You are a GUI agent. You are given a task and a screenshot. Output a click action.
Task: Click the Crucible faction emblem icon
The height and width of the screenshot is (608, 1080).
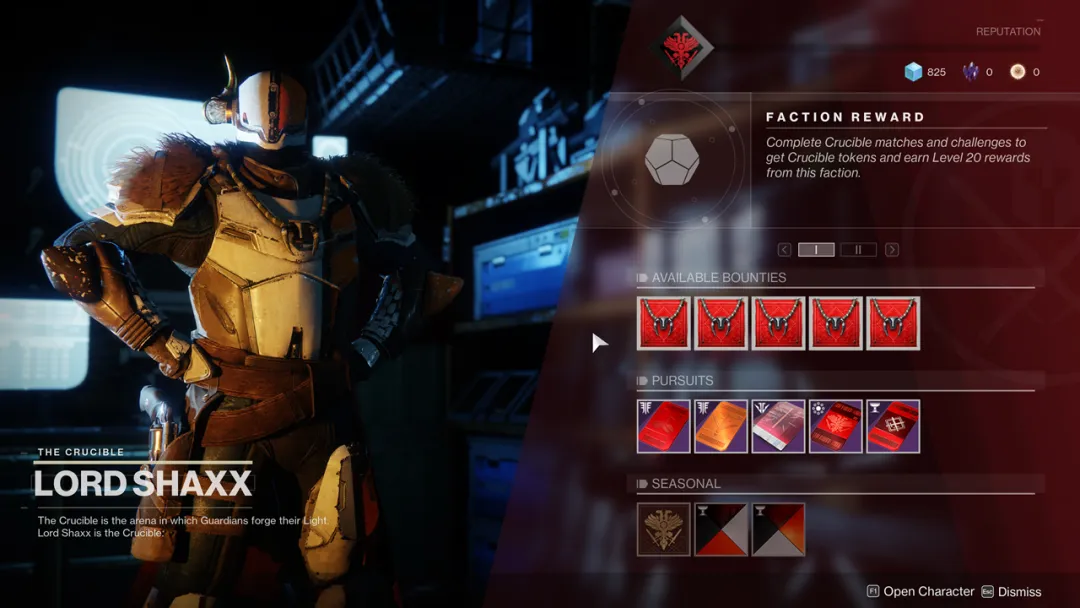pos(680,47)
